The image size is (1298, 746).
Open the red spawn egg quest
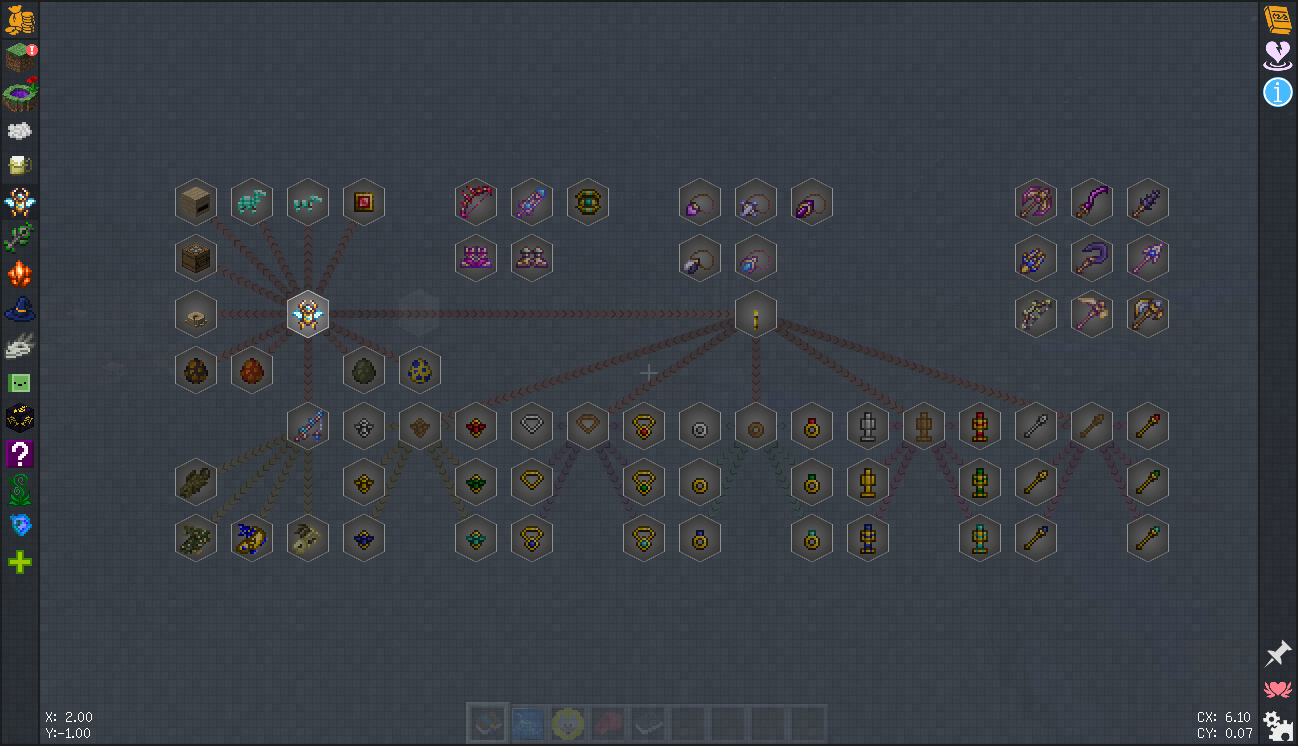pyautogui.click(x=252, y=370)
